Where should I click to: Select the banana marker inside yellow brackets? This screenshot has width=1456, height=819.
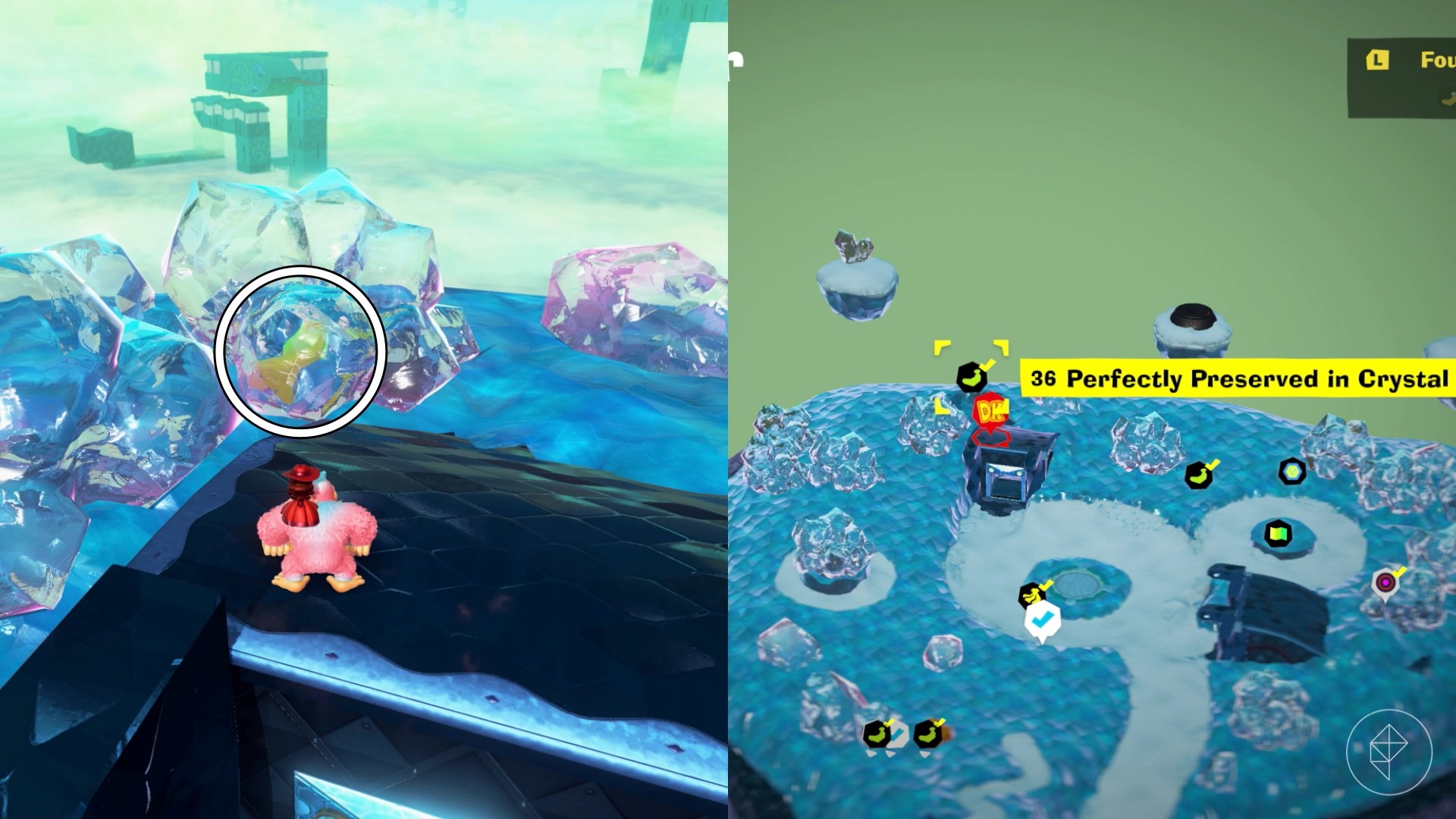click(971, 377)
